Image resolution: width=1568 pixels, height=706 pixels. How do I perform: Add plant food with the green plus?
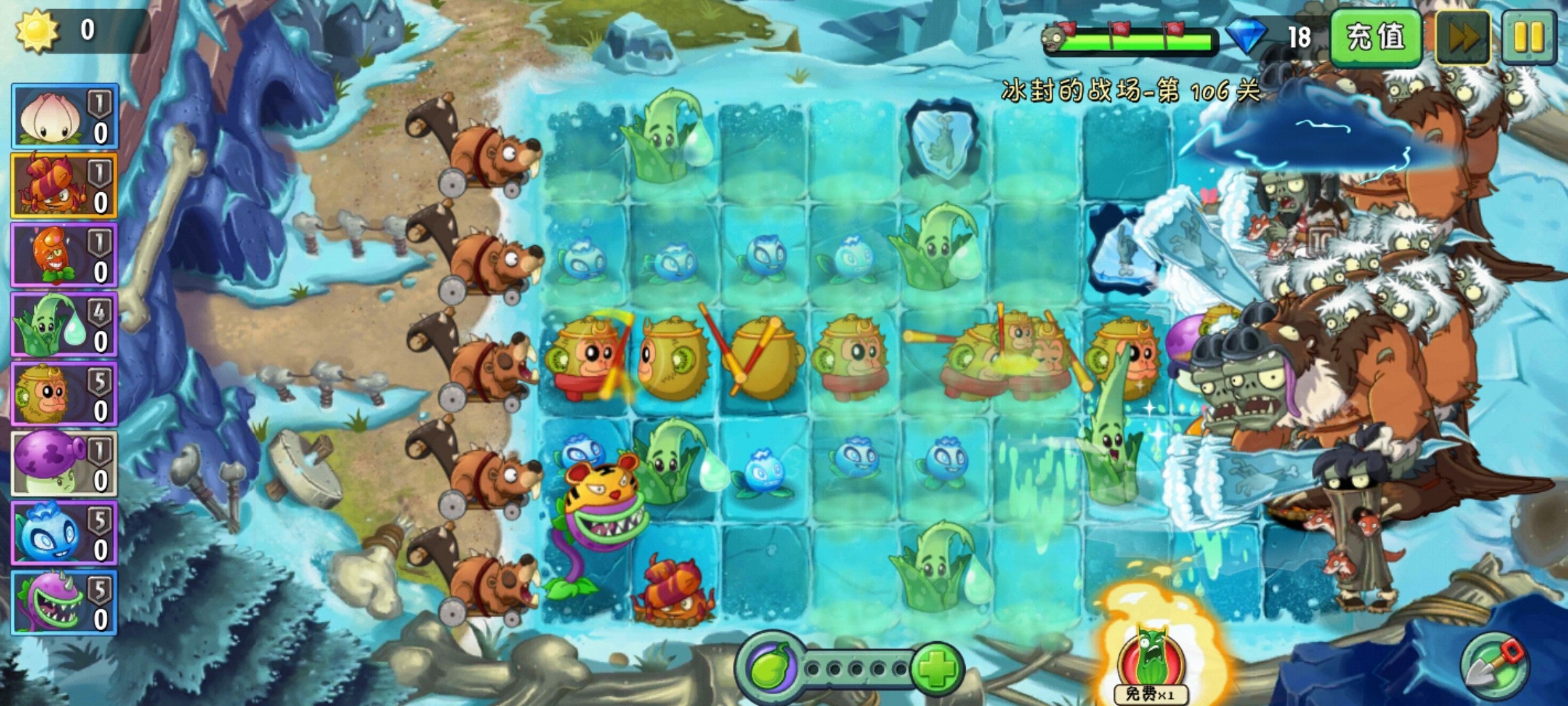tap(936, 668)
